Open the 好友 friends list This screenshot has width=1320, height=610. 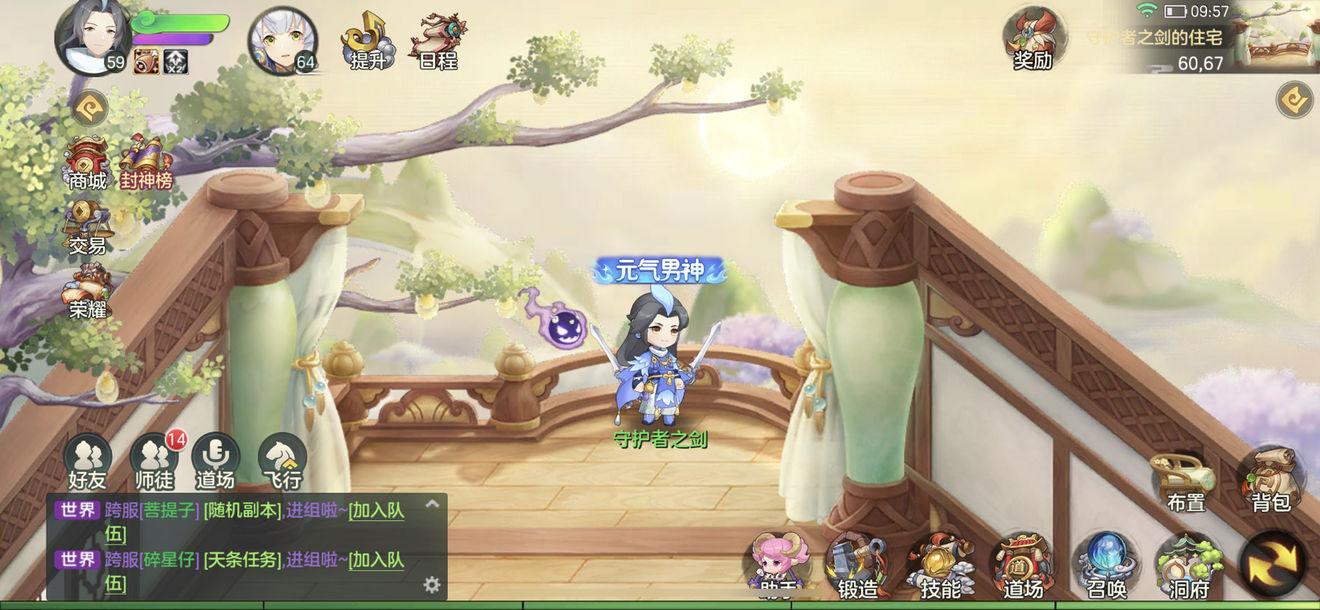click(87, 462)
